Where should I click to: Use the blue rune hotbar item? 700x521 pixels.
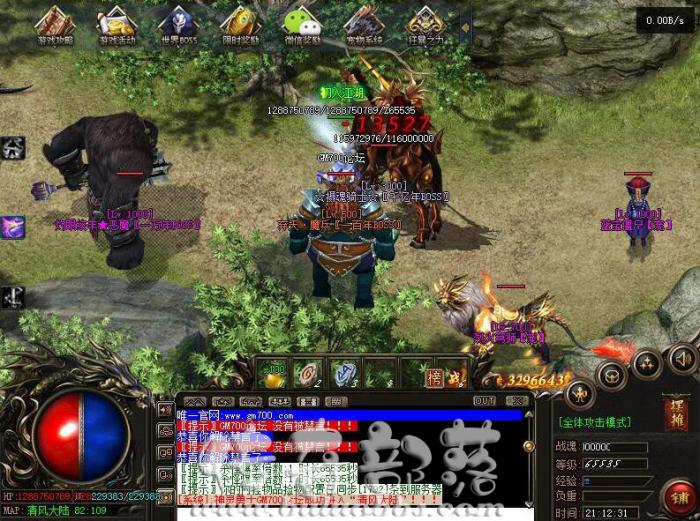click(x=344, y=372)
